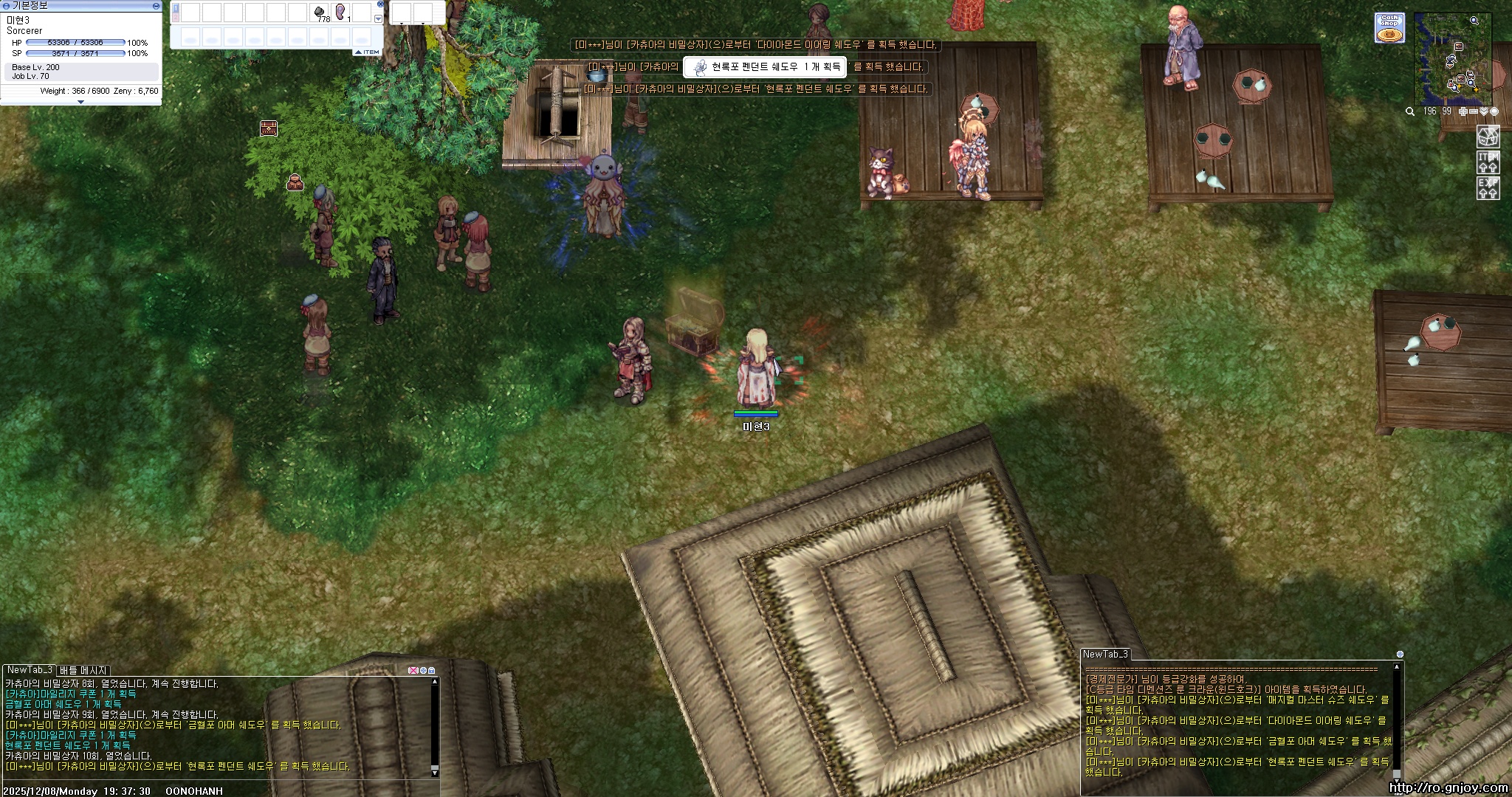Viewport: 1512px width, 797px height.
Task: Zoom out the minimap with minus
Action: (1474, 111)
